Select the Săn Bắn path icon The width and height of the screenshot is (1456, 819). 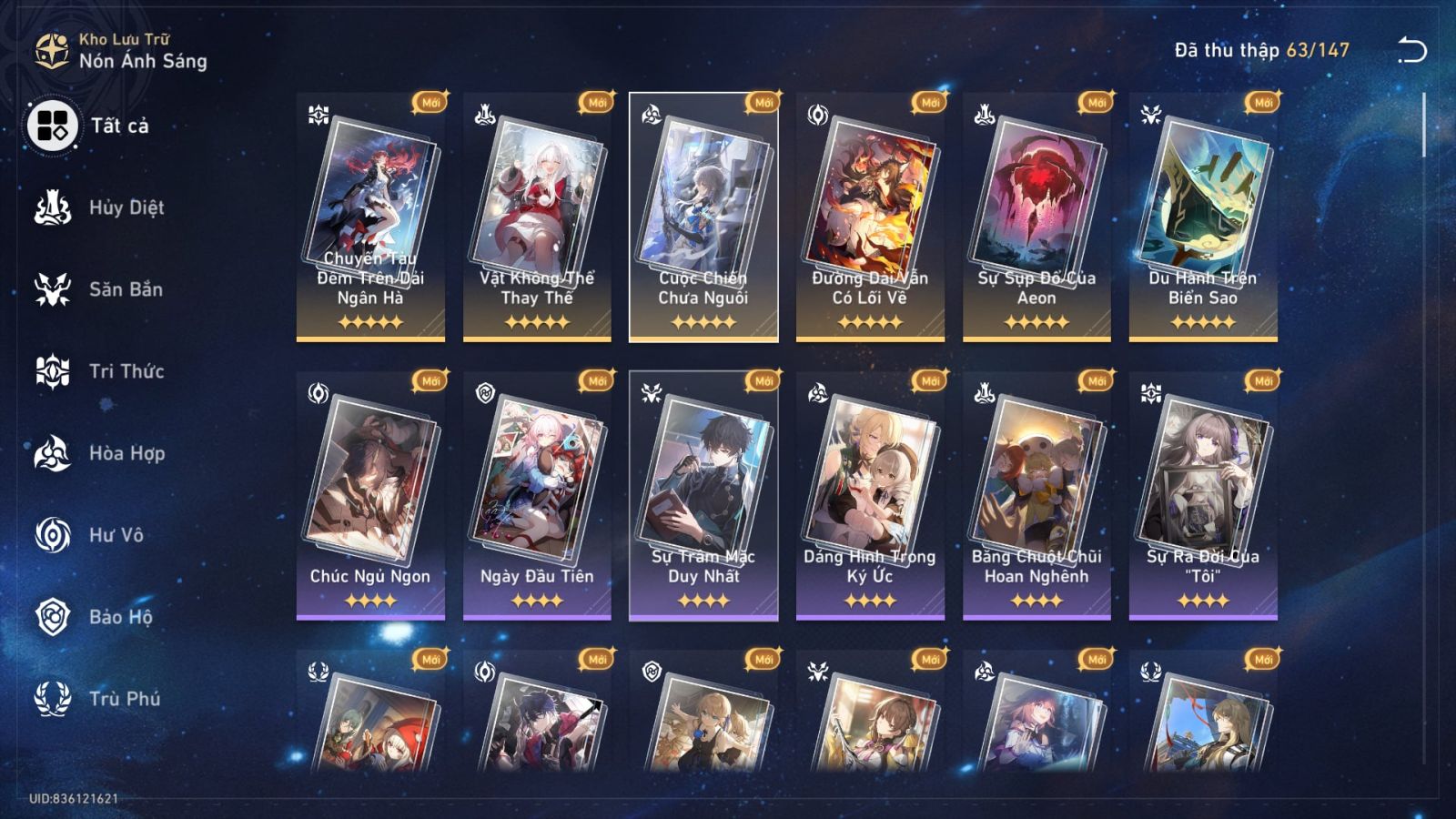[x=52, y=289]
